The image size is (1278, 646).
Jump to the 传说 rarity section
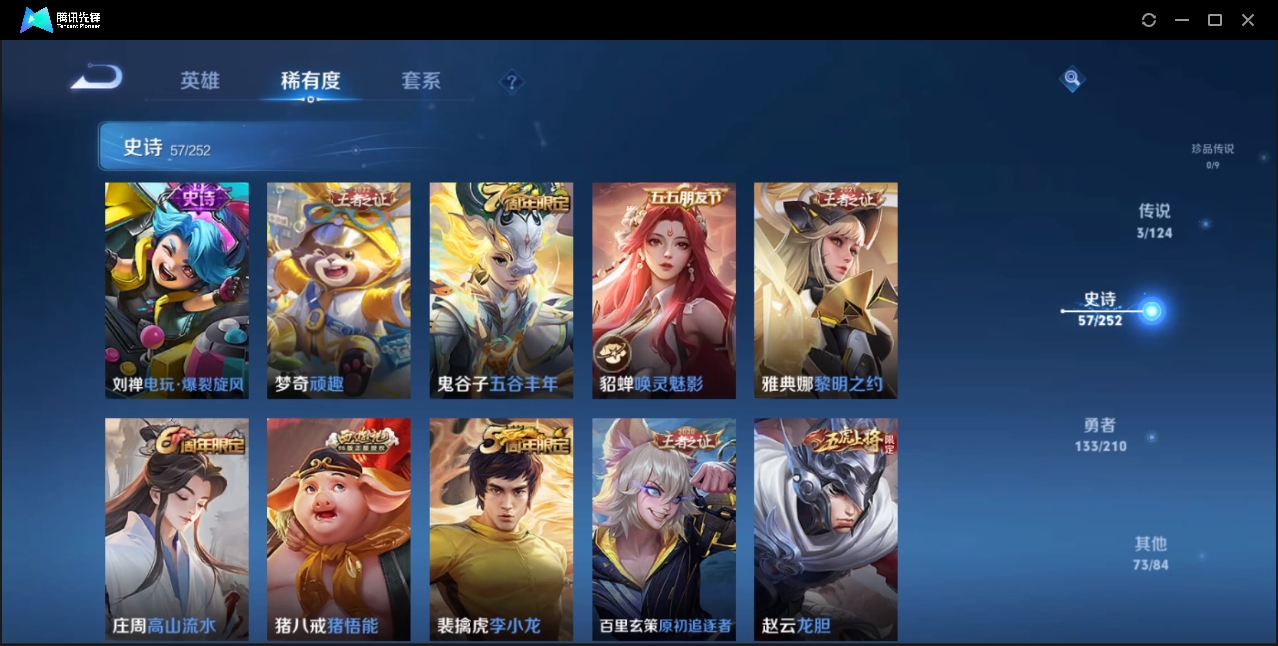1154,221
